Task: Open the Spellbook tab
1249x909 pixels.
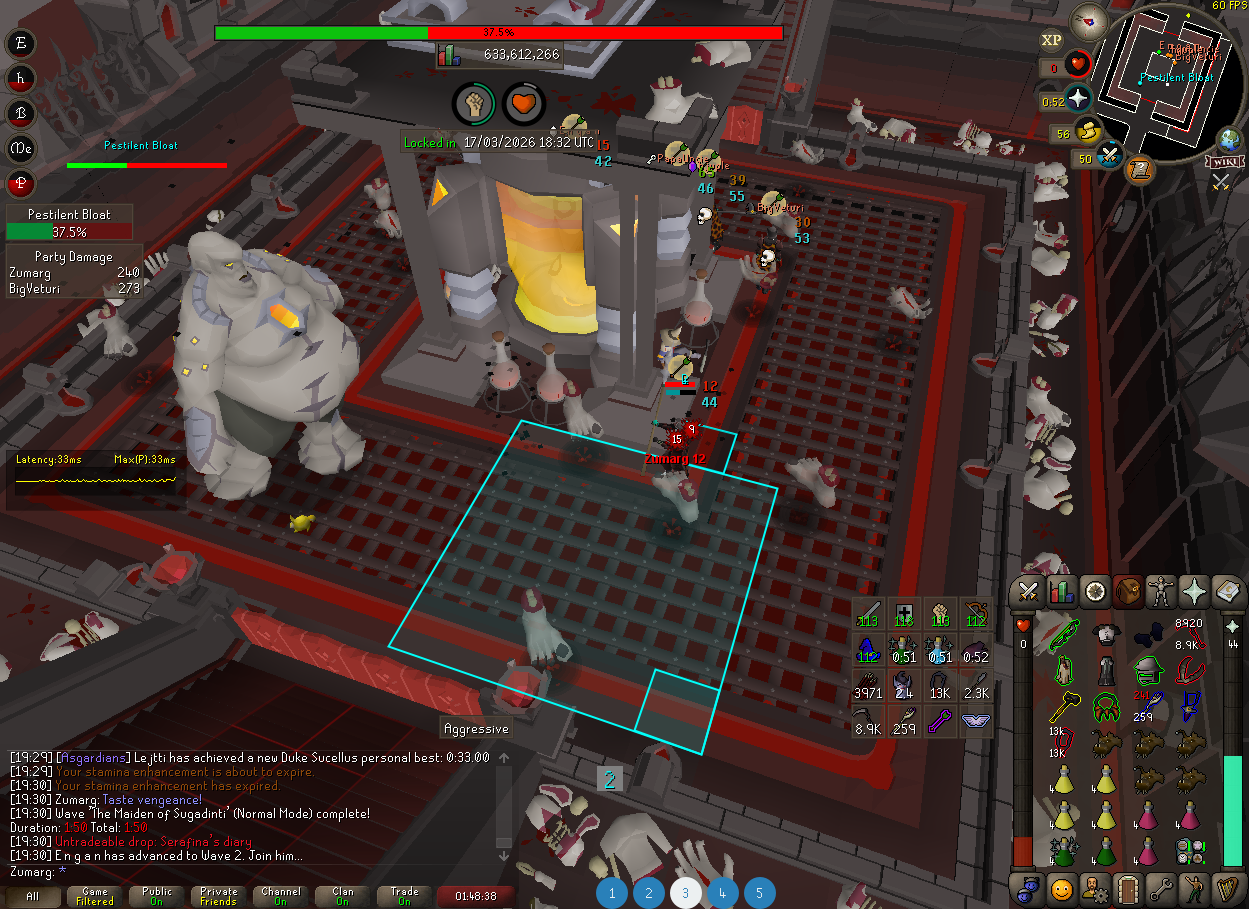Action: point(1230,592)
